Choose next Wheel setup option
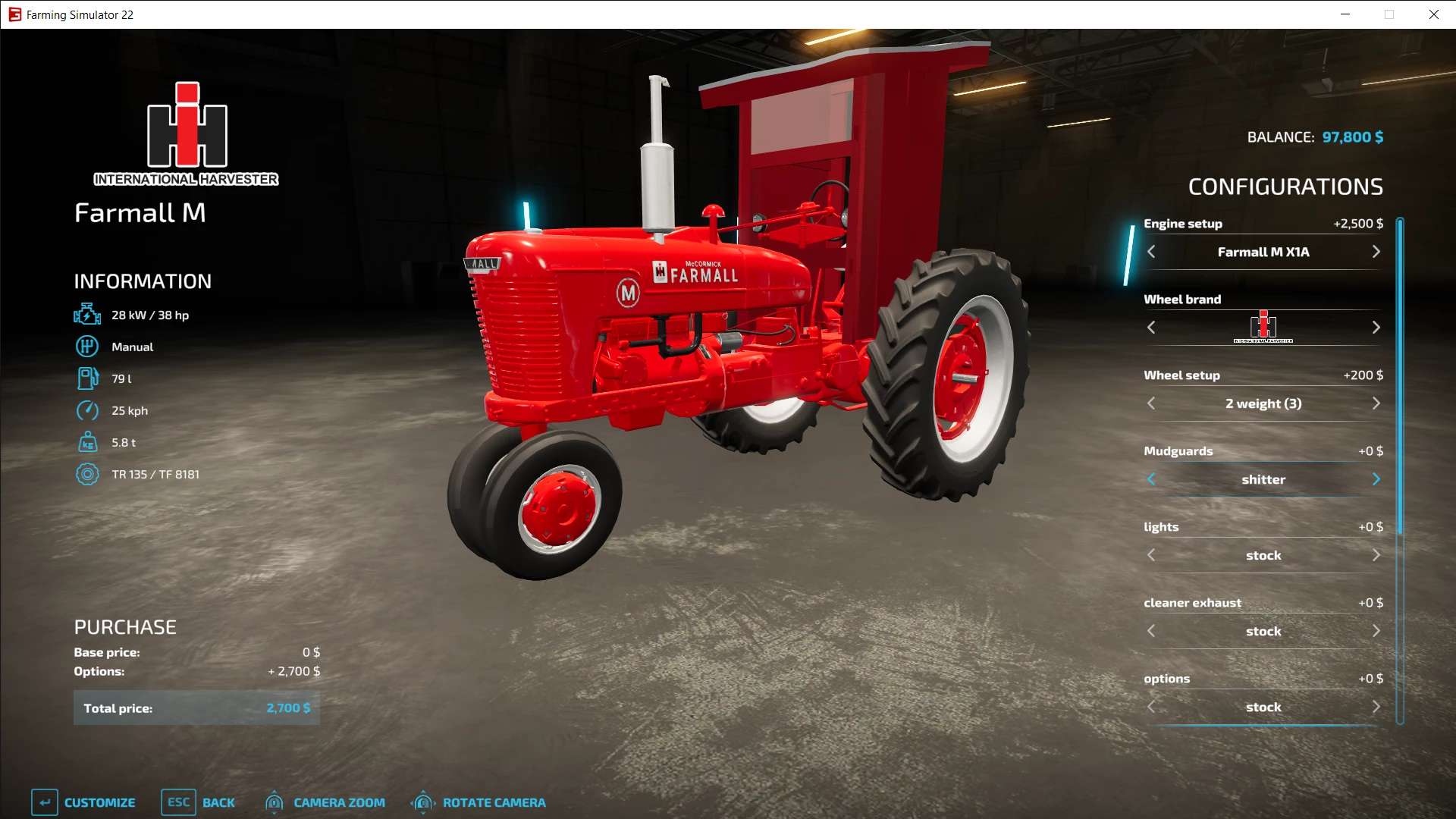The image size is (1456, 819). [1376, 403]
